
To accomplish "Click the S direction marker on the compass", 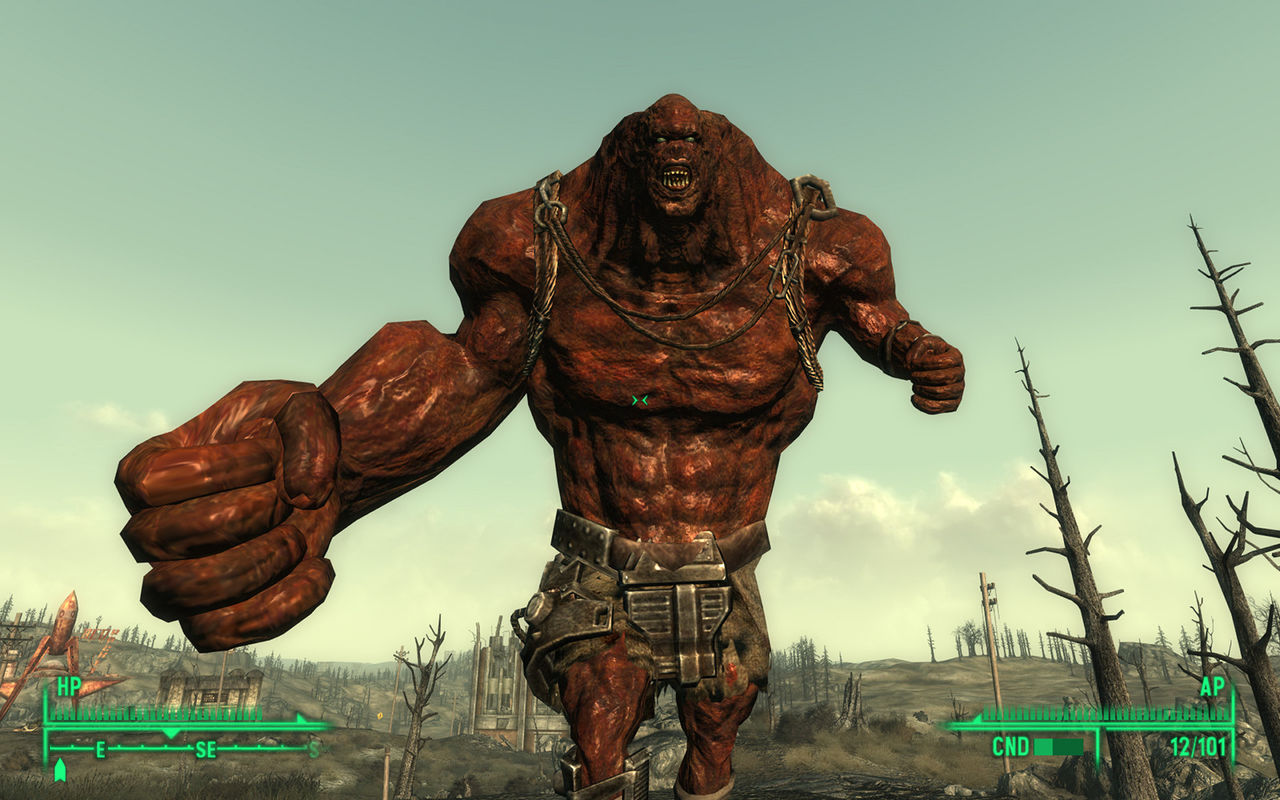I will click(x=312, y=749).
